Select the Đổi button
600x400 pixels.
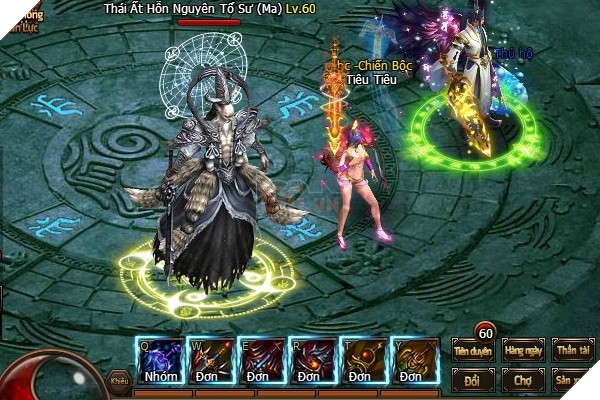point(474,380)
